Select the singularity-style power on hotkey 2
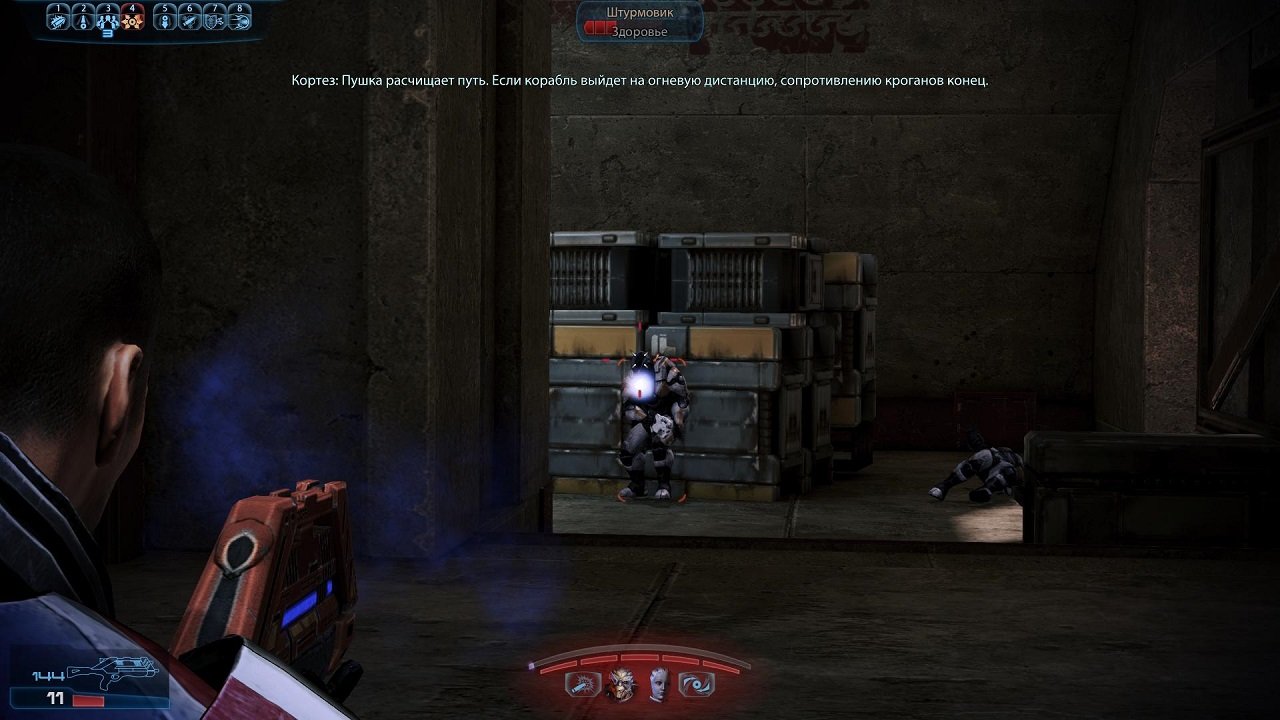Viewport: 1280px width, 720px height. point(83,21)
